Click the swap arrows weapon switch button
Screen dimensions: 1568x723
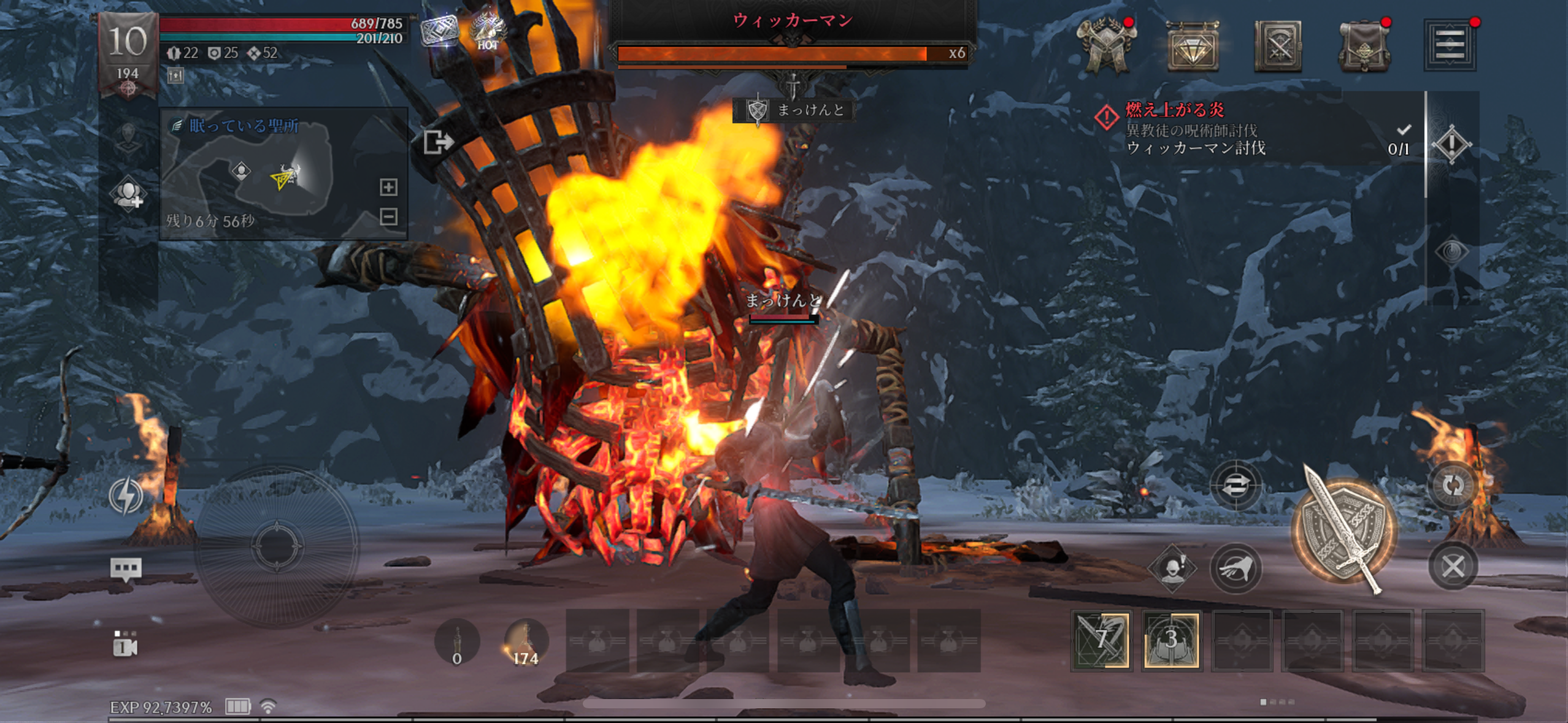[x=1236, y=486]
